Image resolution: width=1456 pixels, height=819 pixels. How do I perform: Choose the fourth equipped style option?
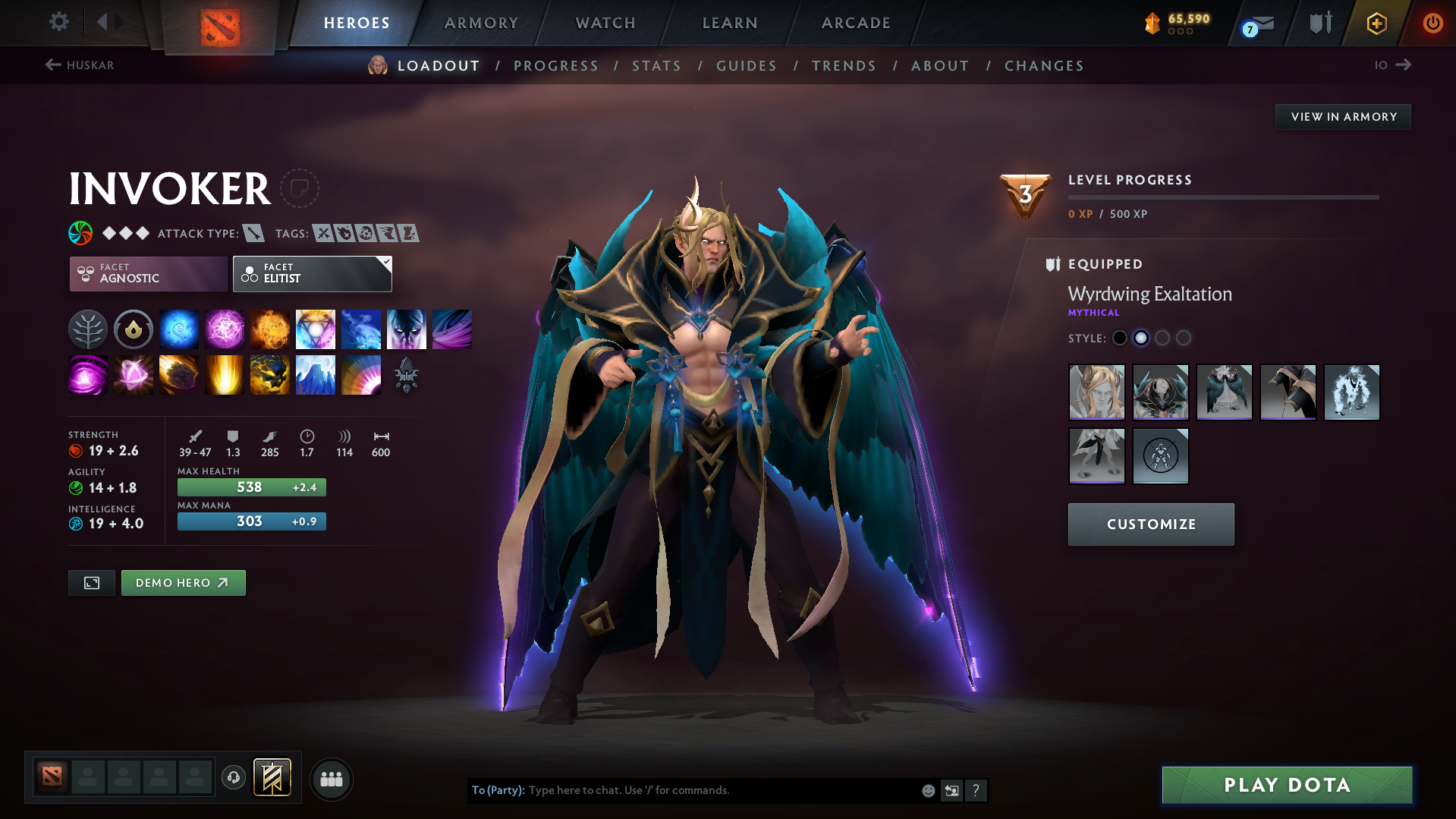pyautogui.click(x=1288, y=392)
